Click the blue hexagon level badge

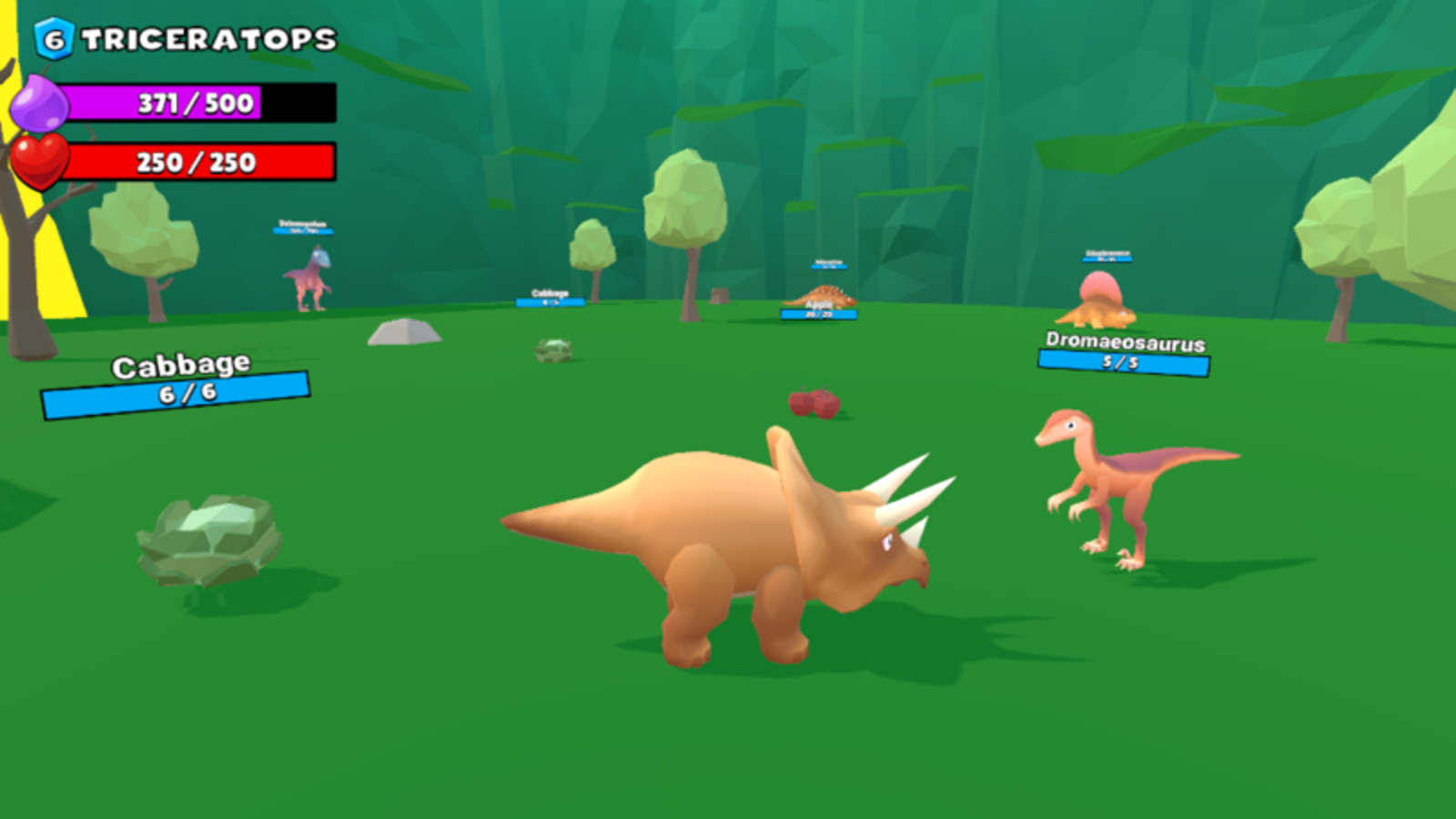click(52, 36)
